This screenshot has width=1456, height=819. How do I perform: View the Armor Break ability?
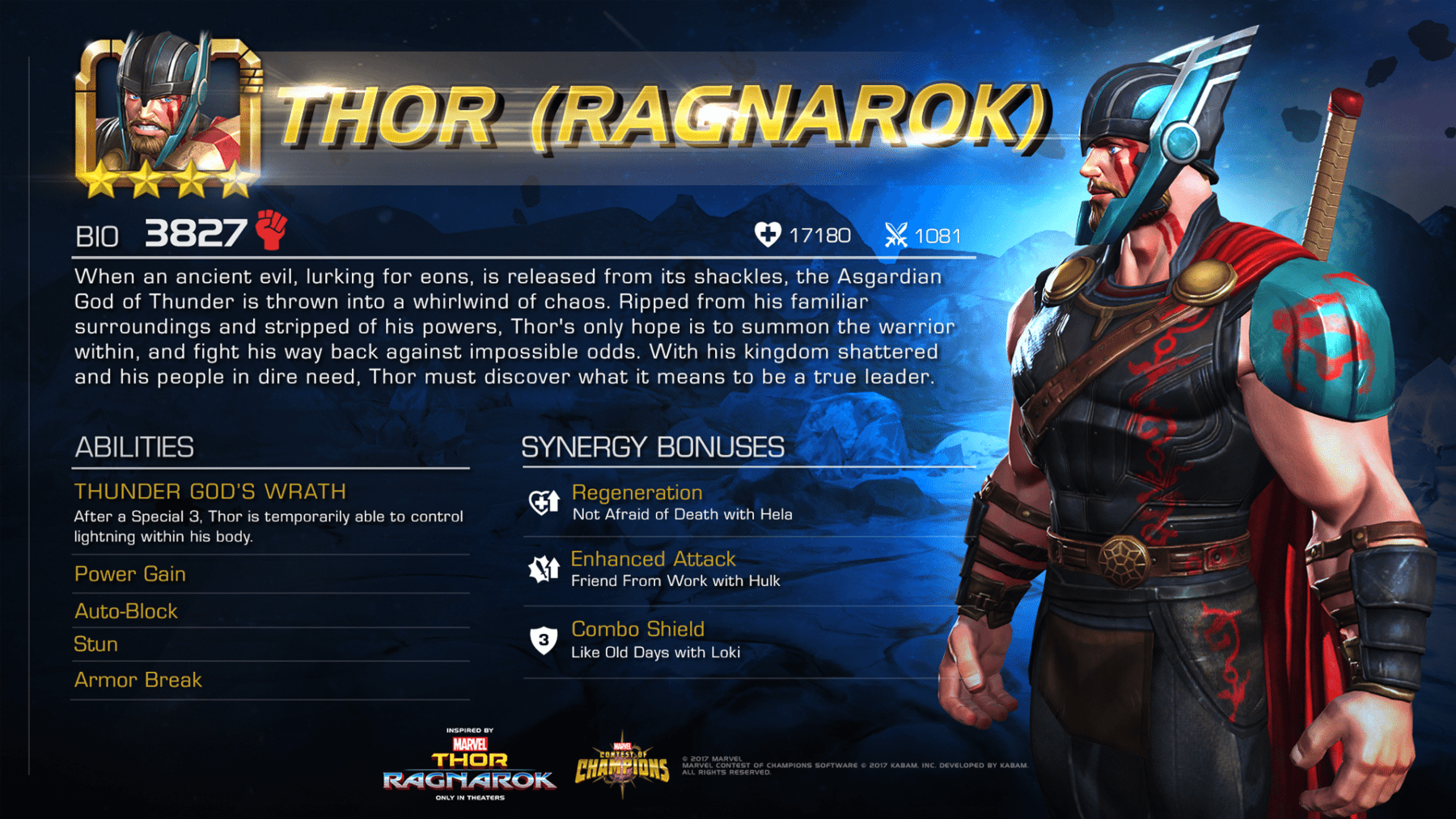tap(138, 680)
